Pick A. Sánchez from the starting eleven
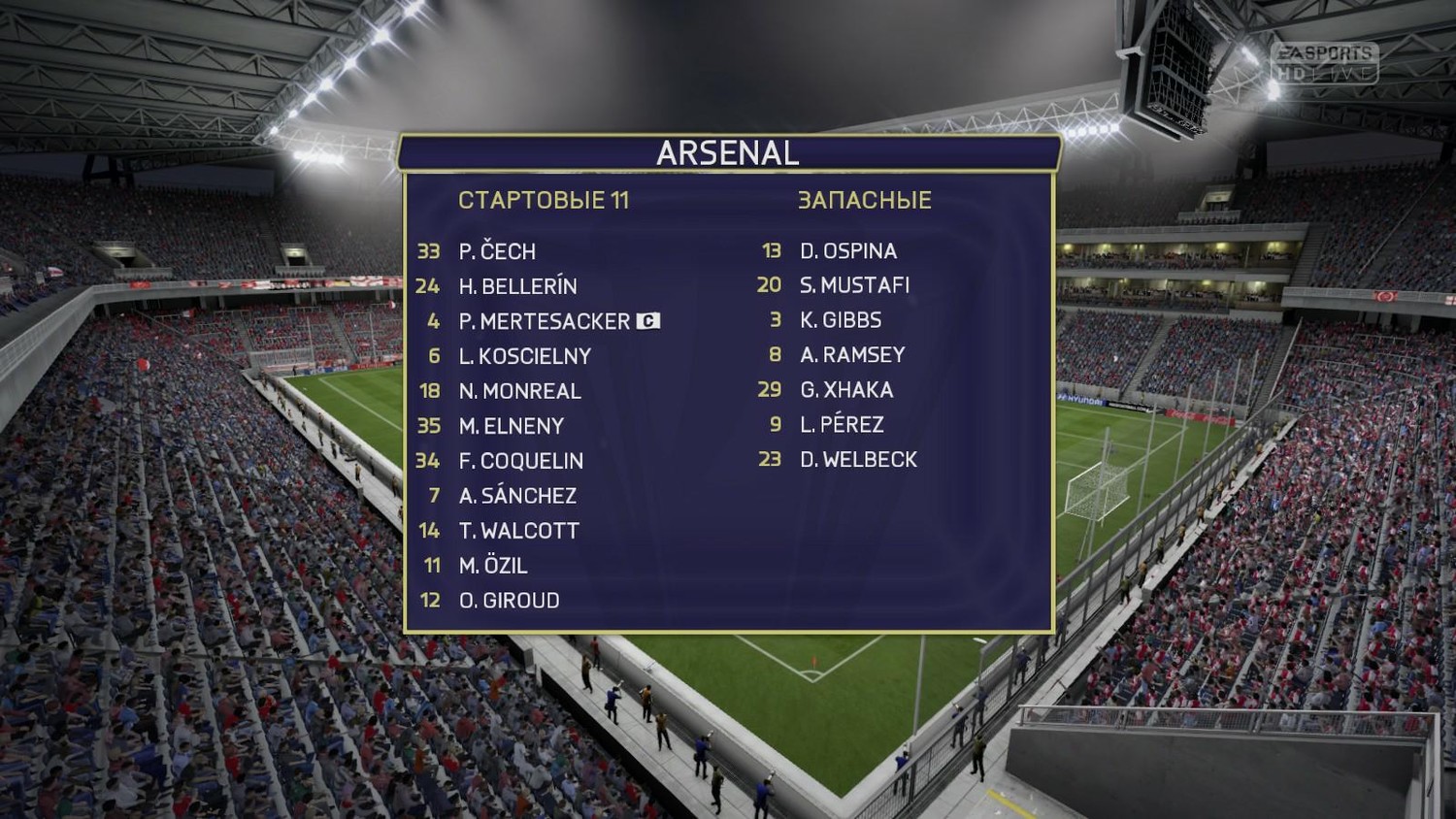Viewport: 1456px width, 819px height. coord(517,496)
